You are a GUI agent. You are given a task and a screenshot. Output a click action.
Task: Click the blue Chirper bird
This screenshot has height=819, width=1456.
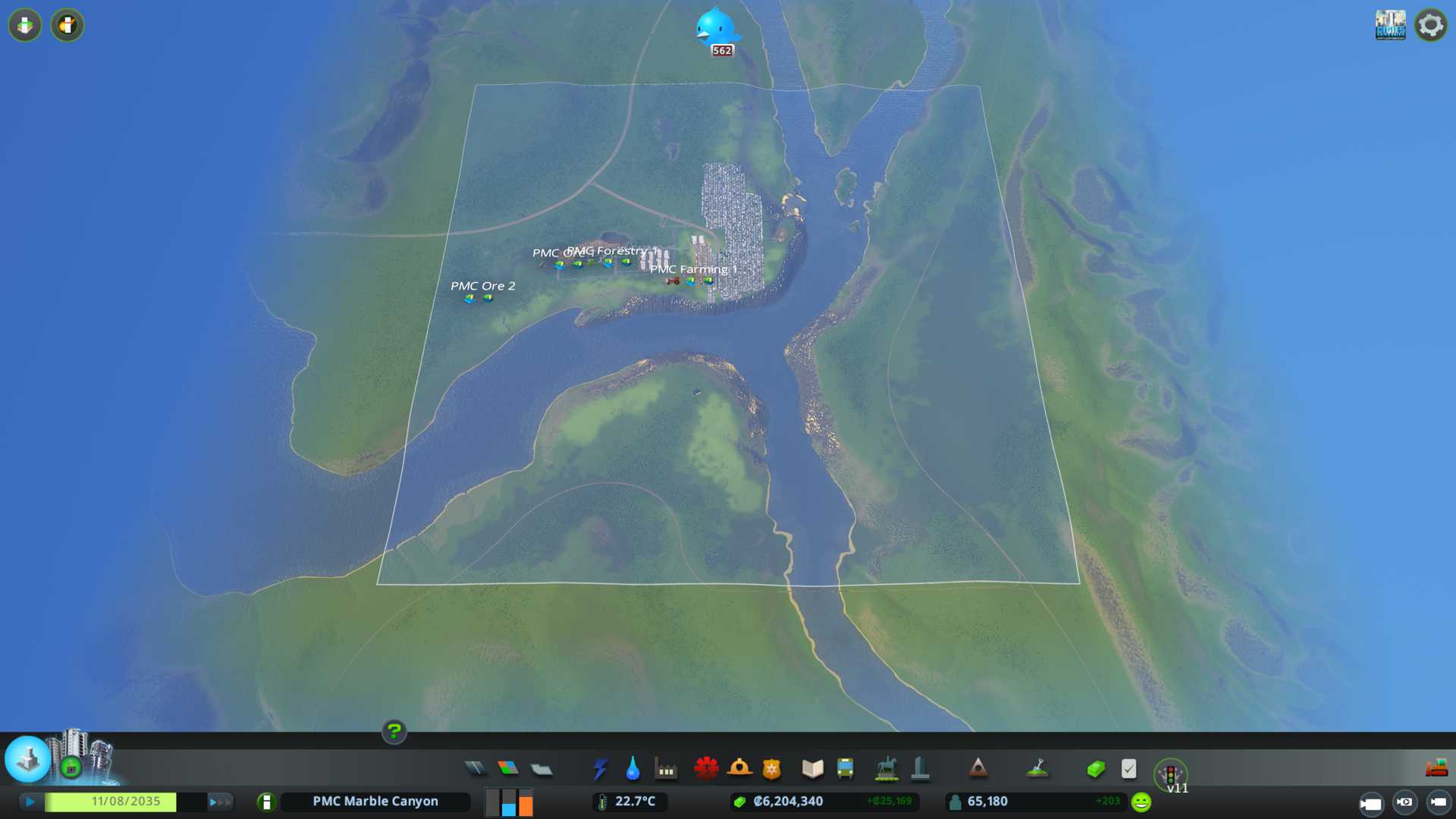pyautogui.click(x=715, y=28)
